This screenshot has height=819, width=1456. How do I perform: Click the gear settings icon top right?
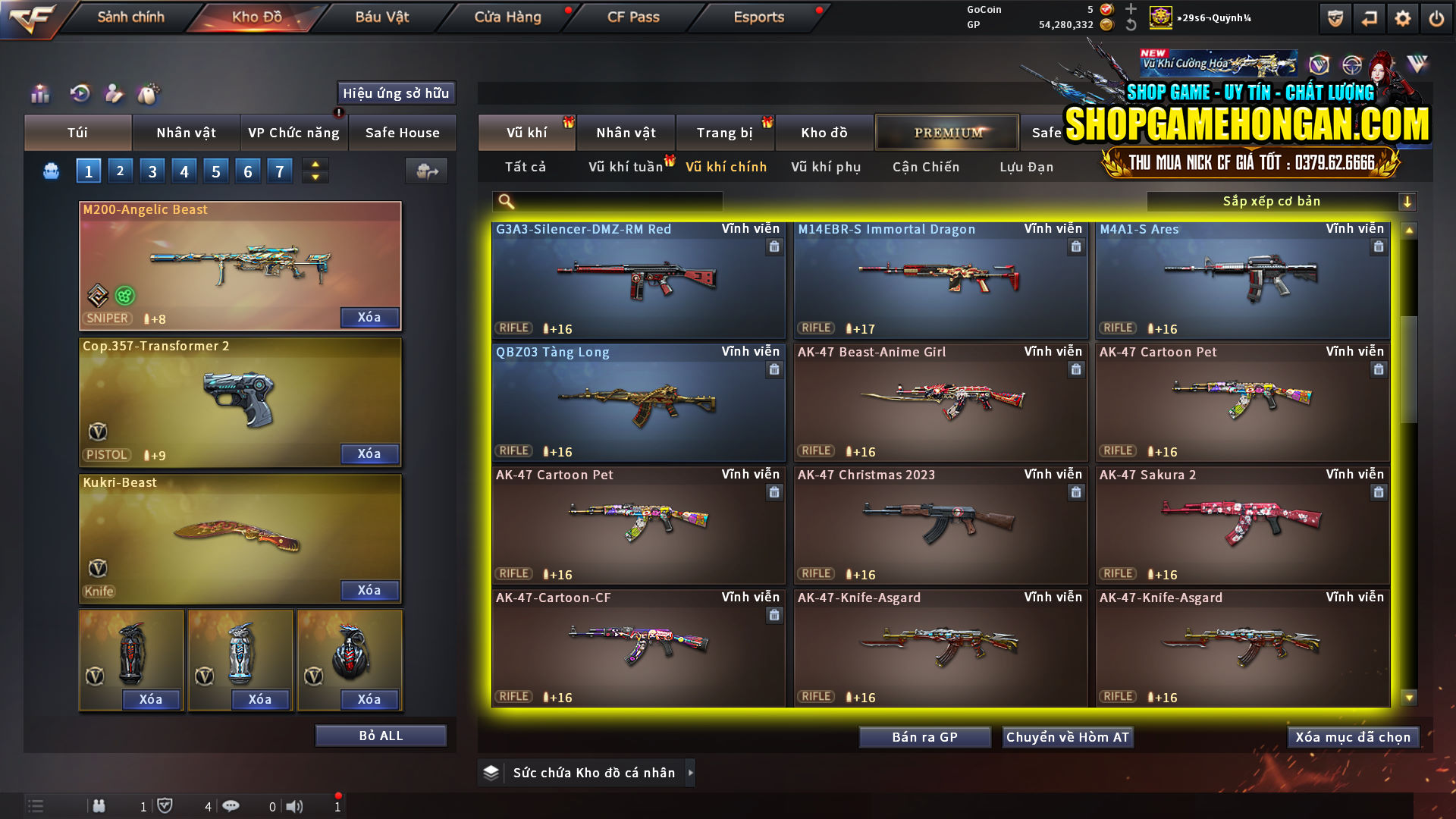point(1402,17)
